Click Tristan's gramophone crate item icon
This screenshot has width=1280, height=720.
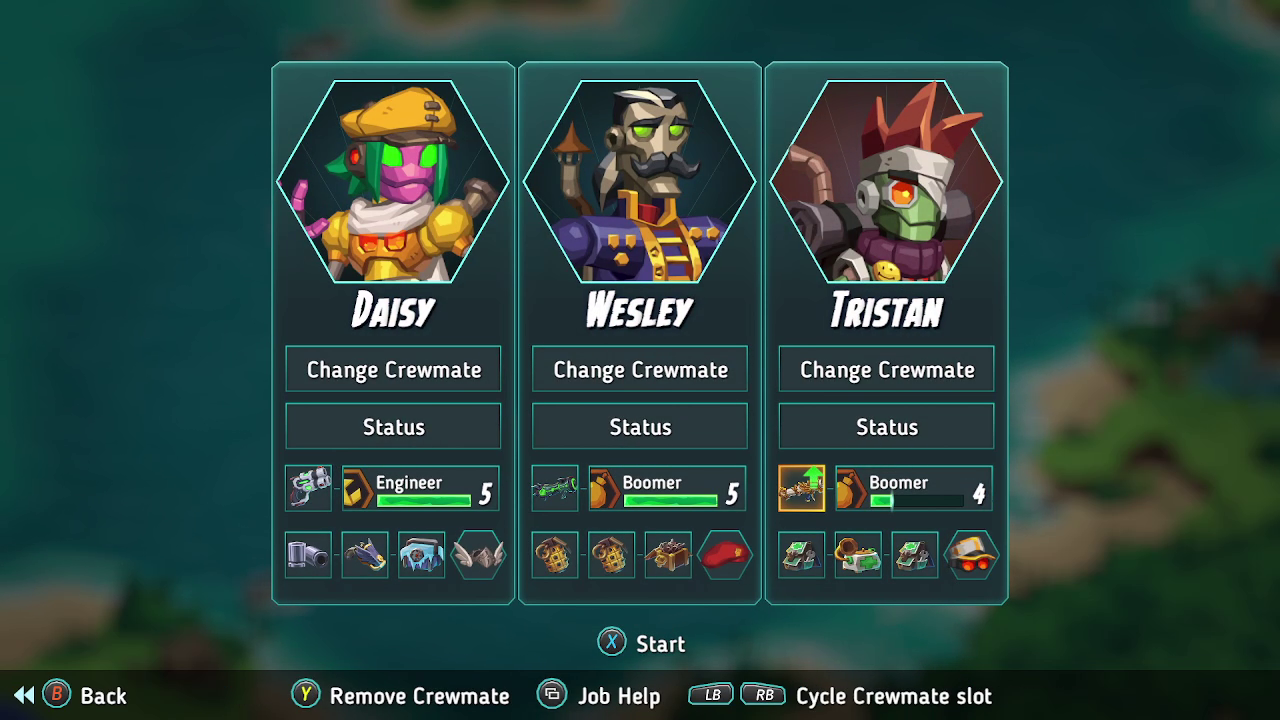(857, 555)
